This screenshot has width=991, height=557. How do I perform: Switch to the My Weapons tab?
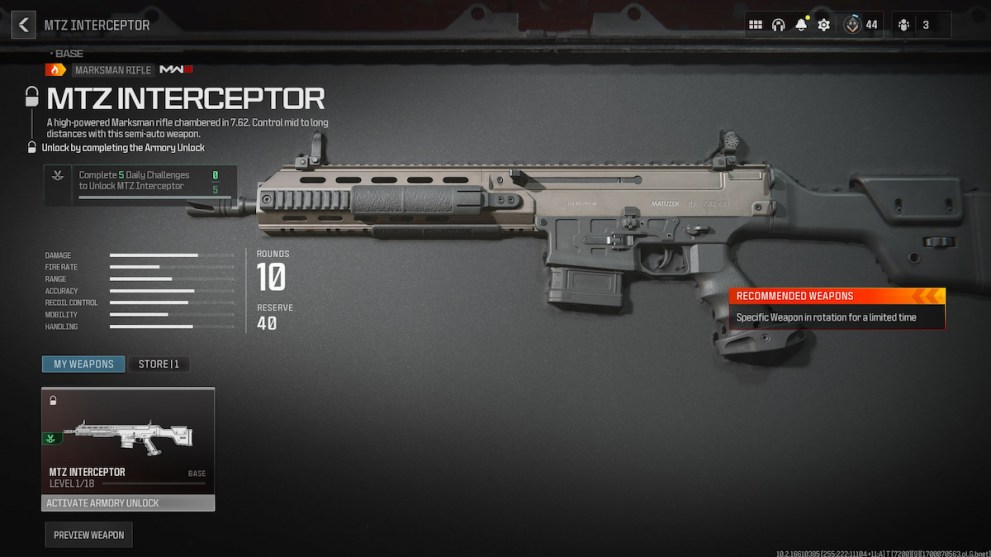(x=83, y=364)
